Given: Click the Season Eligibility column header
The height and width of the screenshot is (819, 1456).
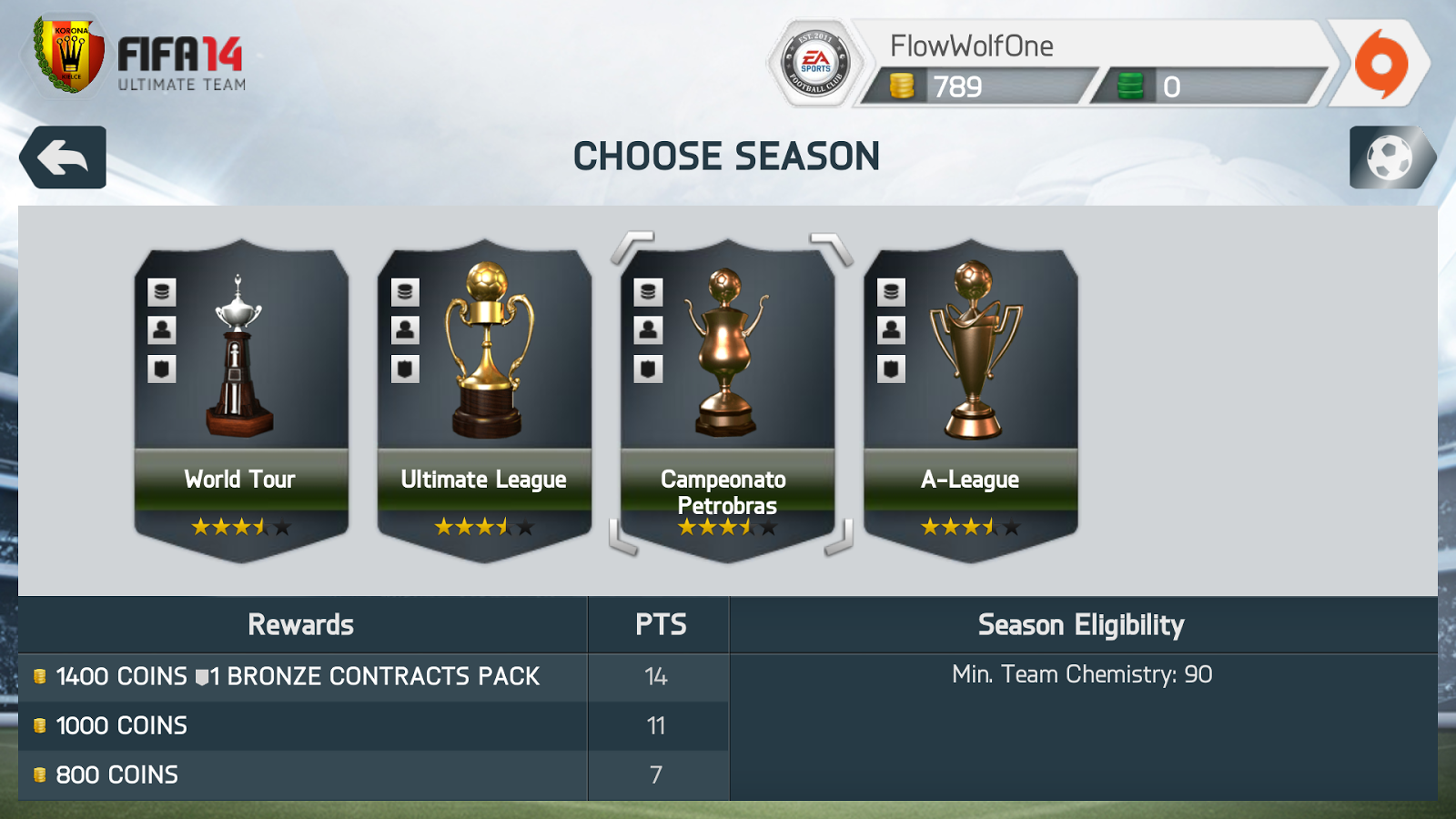Looking at the screenshot, I should pyautogui.click(x=1080, y=625).
